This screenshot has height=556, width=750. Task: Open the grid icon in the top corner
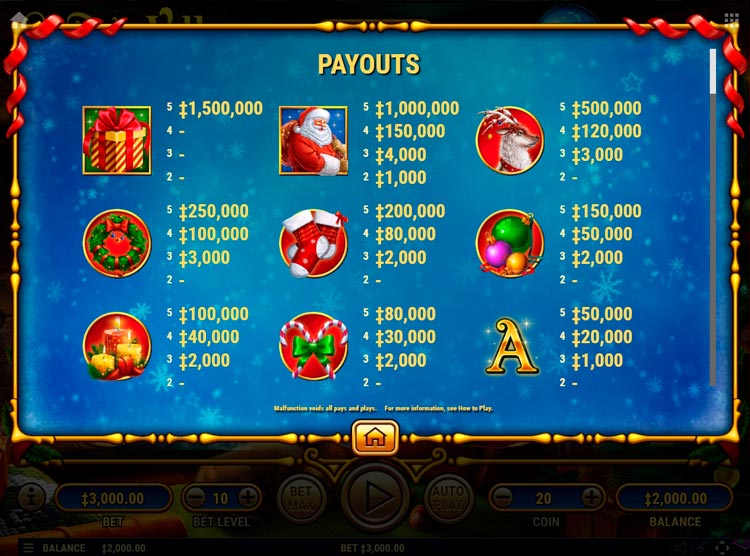pos(731,19)
